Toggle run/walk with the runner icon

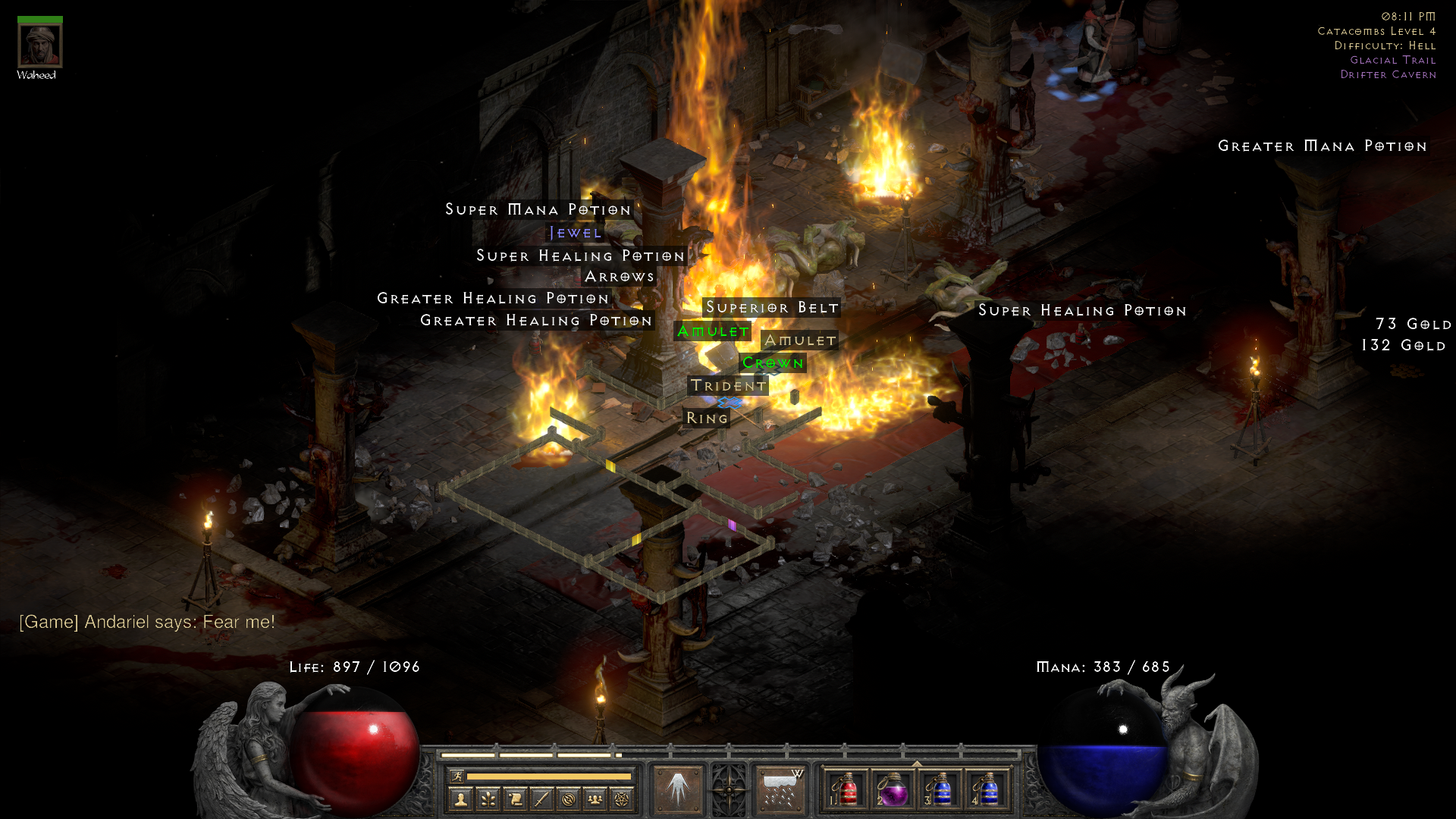[458, 777]
